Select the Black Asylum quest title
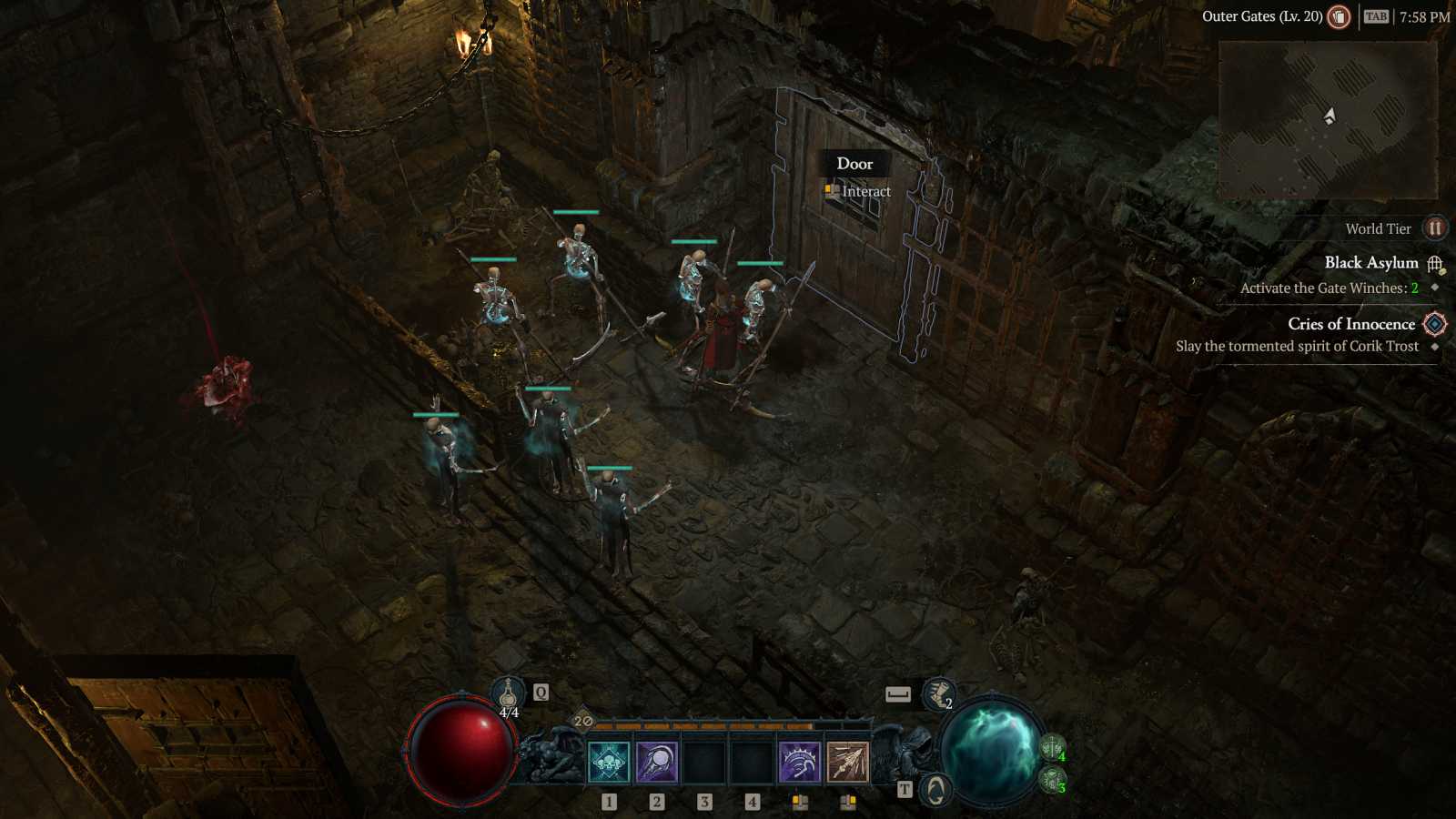The height and width of the screenshot is (819, 1456). tap(1370, 262)
